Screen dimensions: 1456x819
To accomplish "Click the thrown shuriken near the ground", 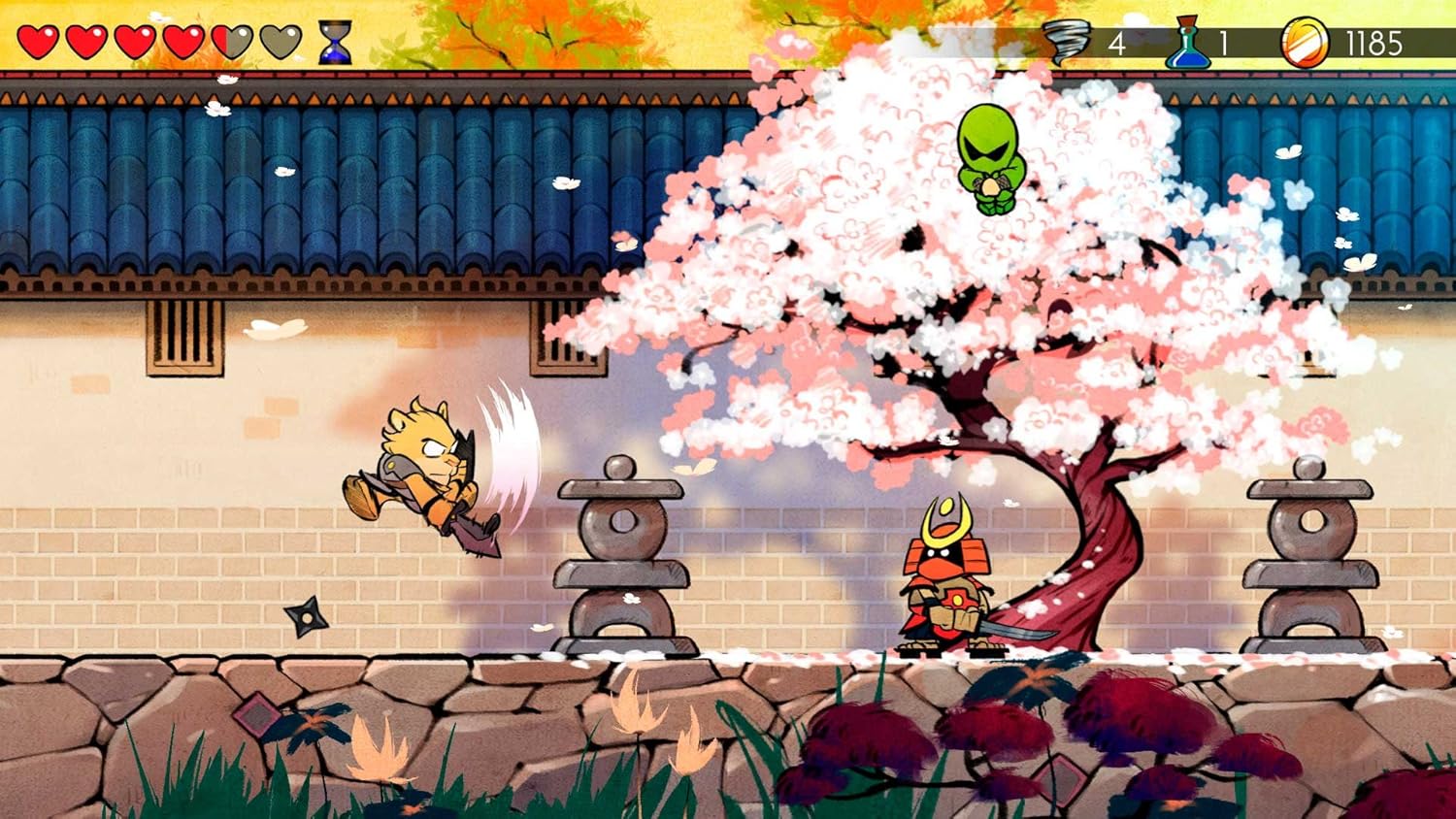I will pyautogui.click(x=309, y=614).
